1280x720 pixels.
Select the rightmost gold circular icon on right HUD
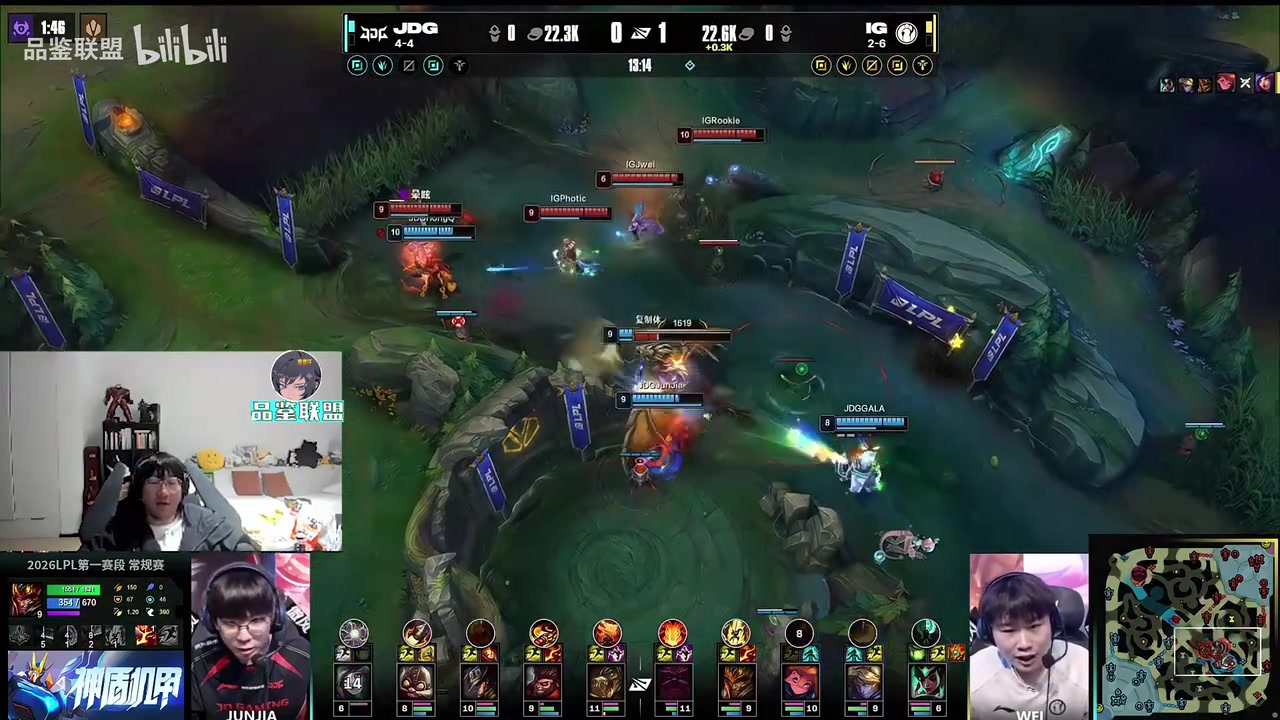click(x=923, y=65)
